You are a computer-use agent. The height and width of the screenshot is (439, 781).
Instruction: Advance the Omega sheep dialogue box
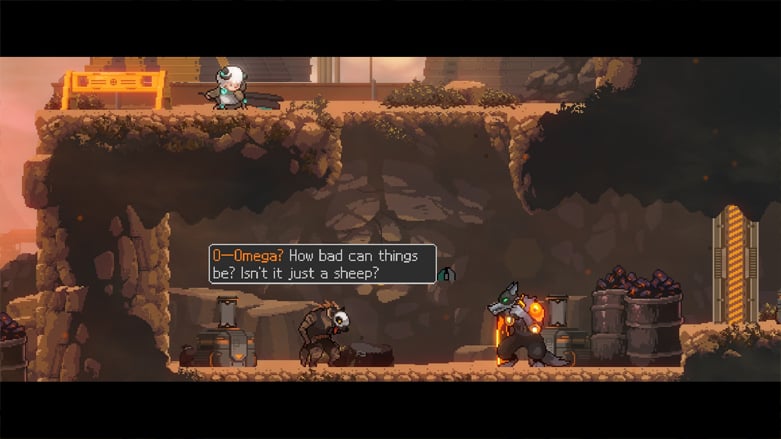[x=322, y=264]
